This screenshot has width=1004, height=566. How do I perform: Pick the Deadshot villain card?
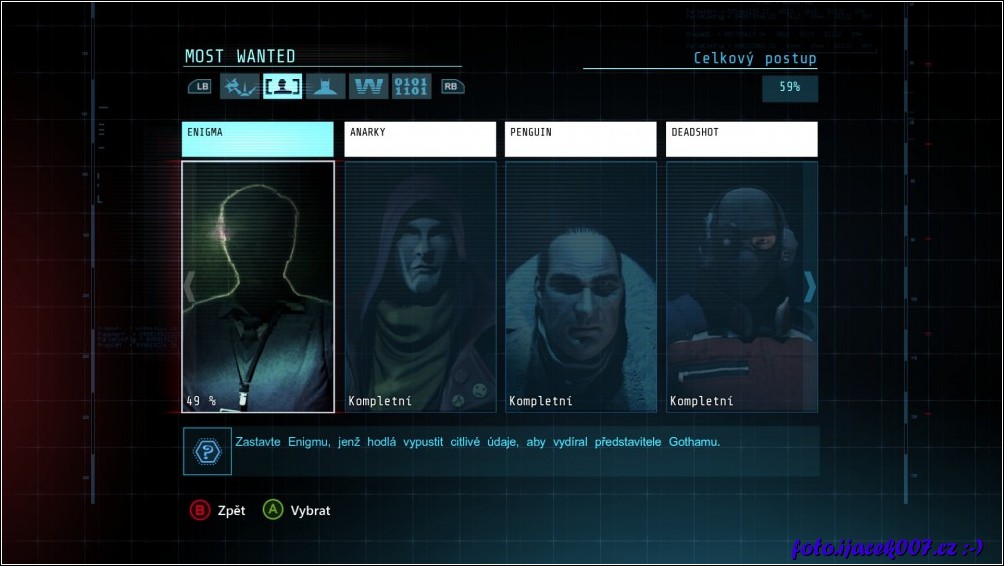(x=742, y=286)
